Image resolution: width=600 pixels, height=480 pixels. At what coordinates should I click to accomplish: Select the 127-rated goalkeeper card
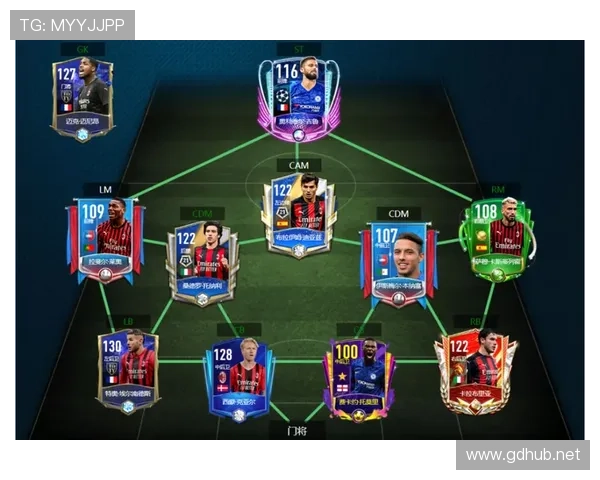coord(83,98)
